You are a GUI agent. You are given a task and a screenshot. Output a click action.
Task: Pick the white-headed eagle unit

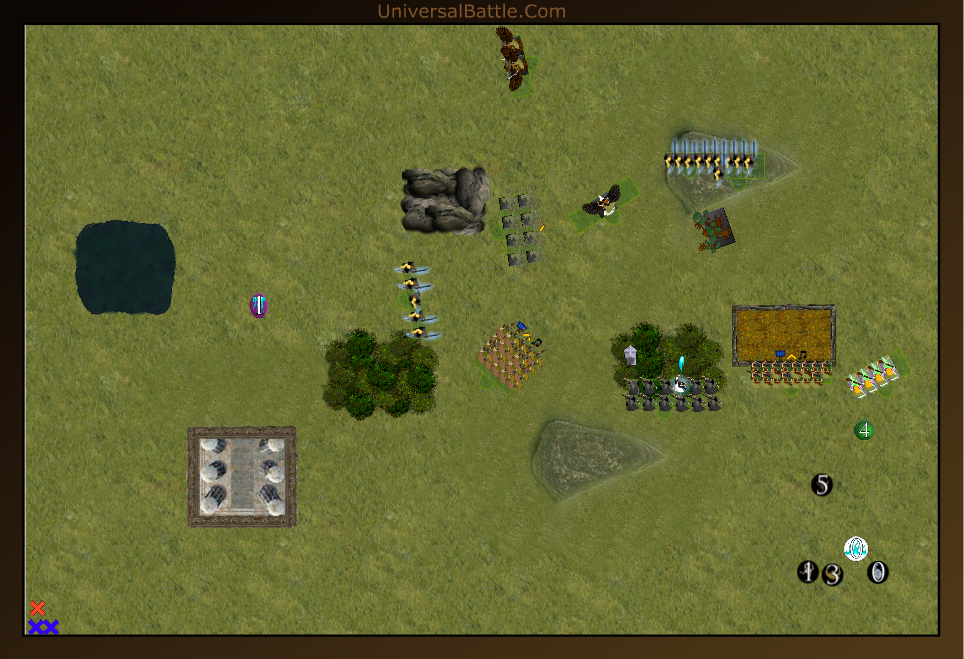tap(602, 202)
